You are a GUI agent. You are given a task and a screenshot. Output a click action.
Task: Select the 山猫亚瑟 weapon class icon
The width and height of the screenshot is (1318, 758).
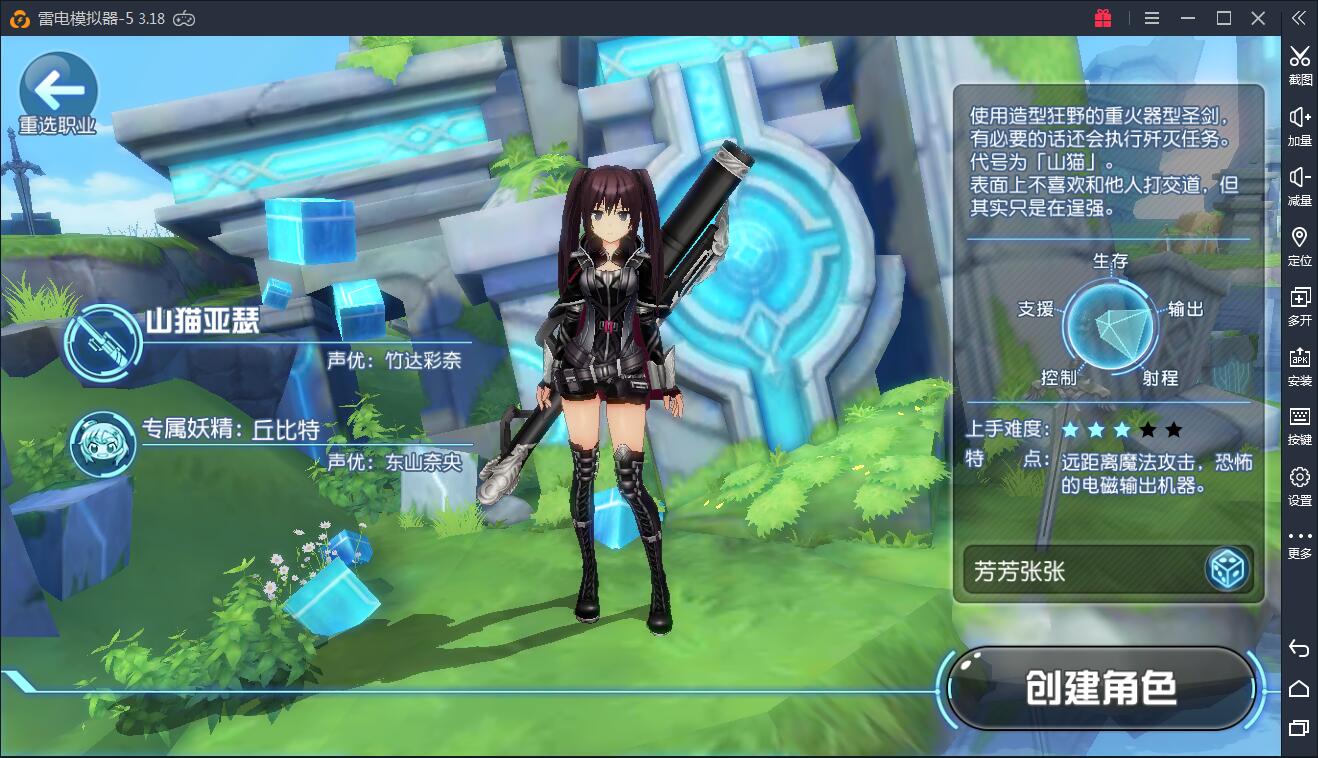coord(103,337)
